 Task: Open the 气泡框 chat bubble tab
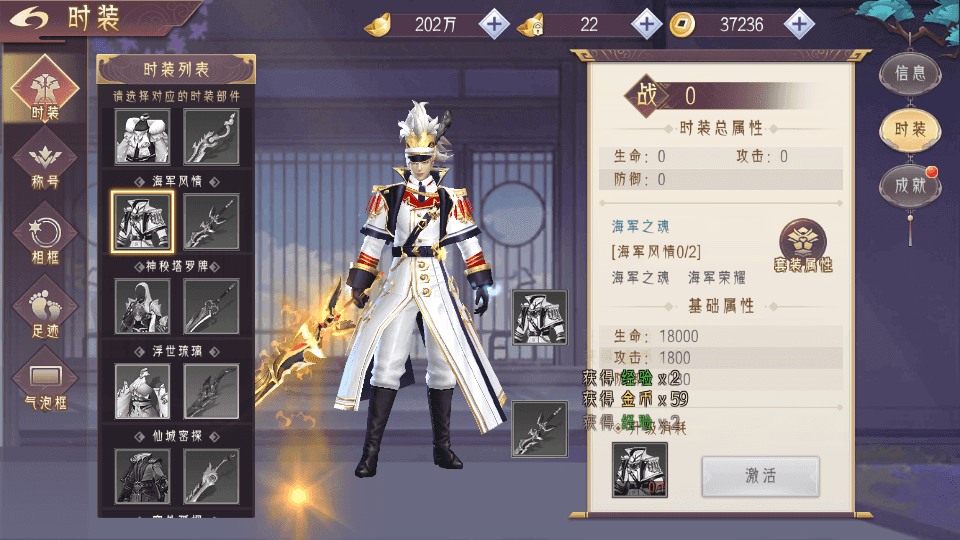pos(45,384)
